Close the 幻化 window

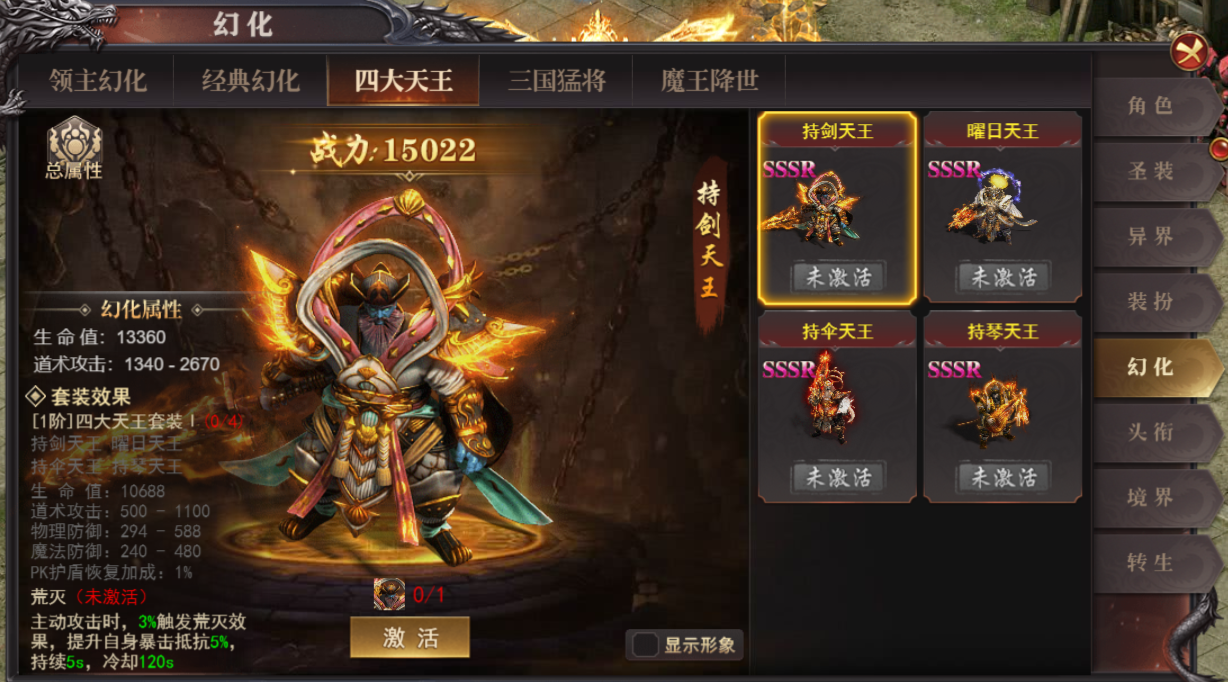coord(1189,52)
